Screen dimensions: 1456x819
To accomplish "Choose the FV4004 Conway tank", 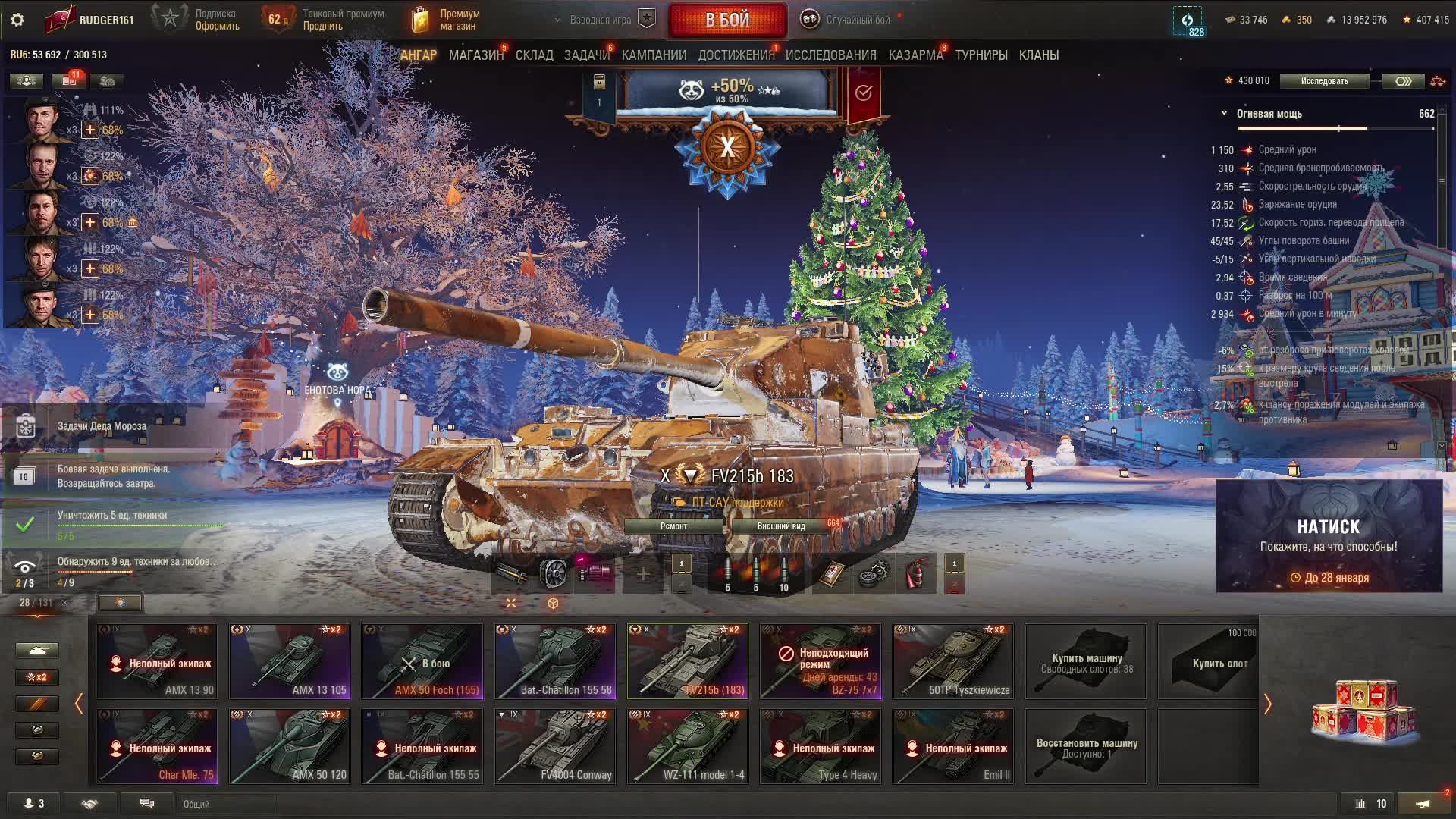I will pos(555,746).
